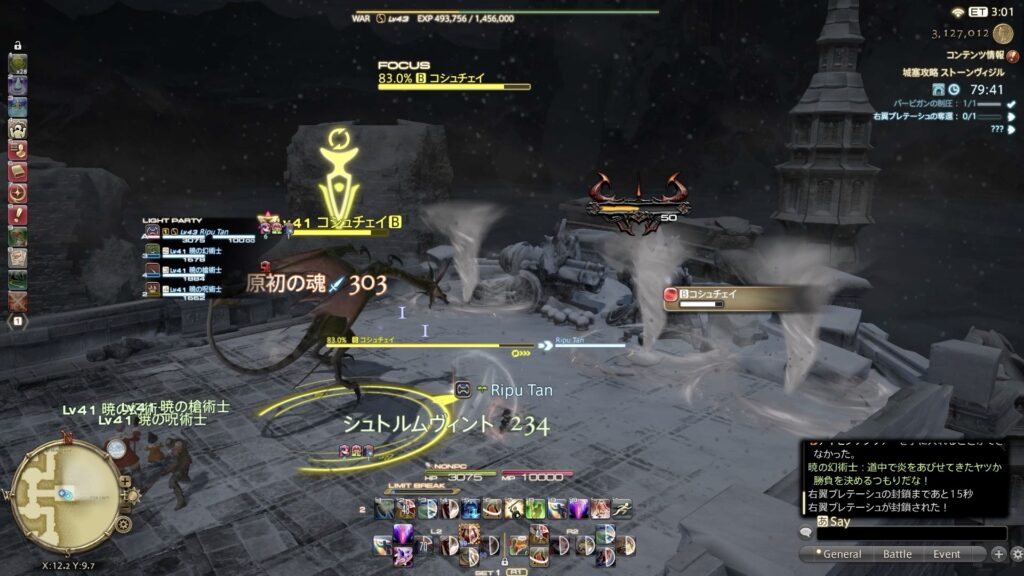
Task: Open chat log settings gear
Action: 1014,554
